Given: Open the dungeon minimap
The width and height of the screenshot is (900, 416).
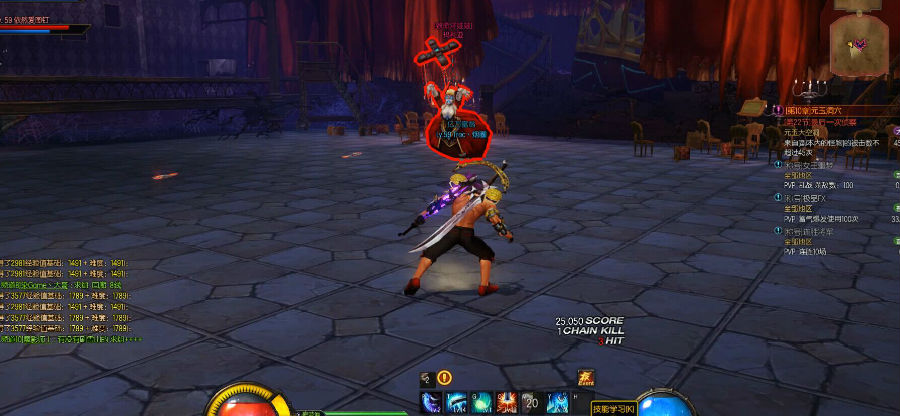Looking at the screenshot, I should (x=860, y=44).
